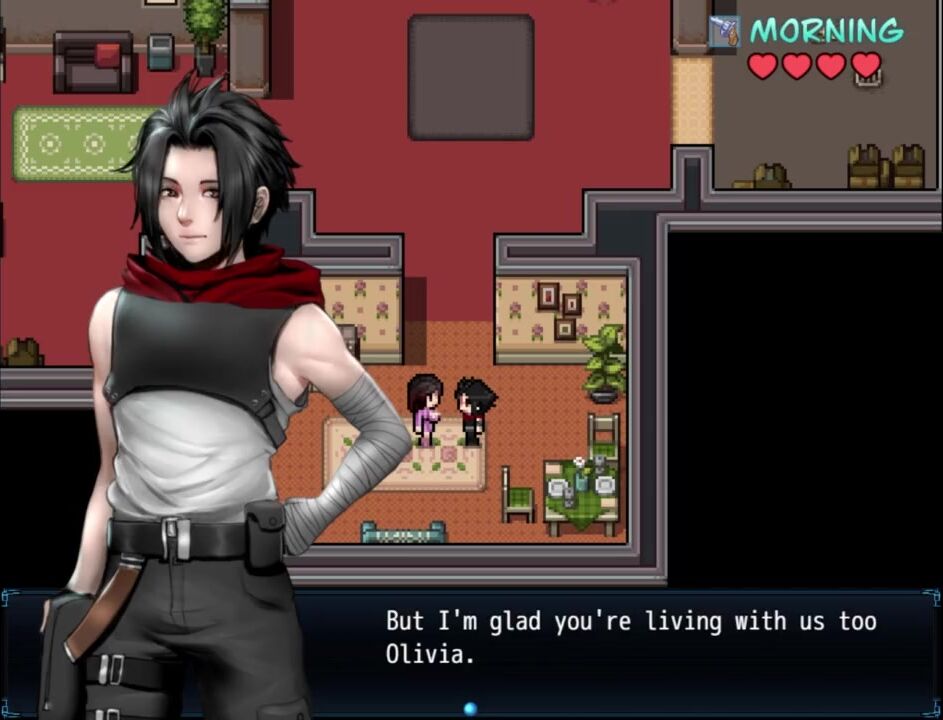Advance the dialogue via the blue continue dot

[x=470, y=709]
